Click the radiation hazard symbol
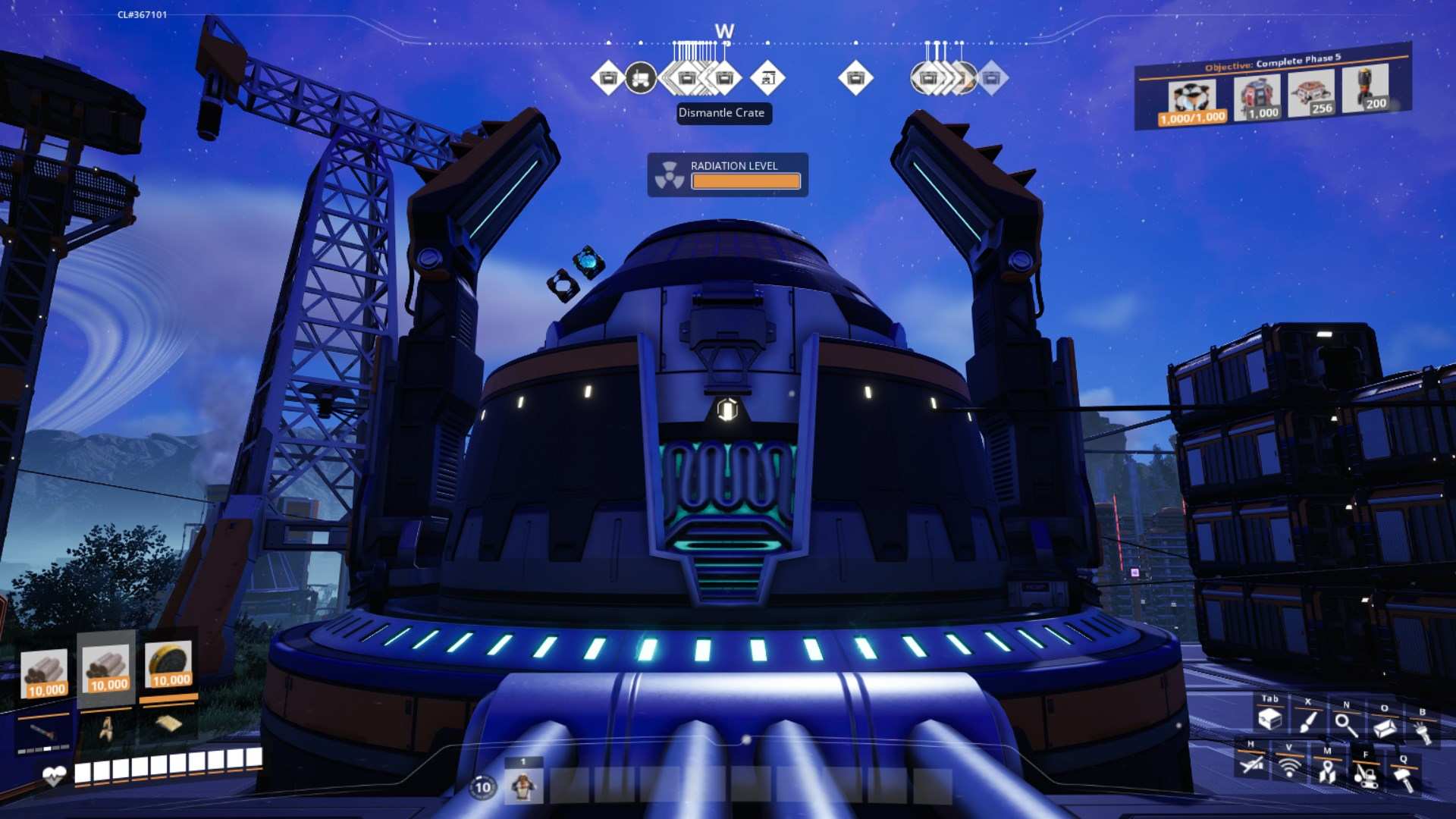This screenshot has height=819, width=1456. point(670,174)
